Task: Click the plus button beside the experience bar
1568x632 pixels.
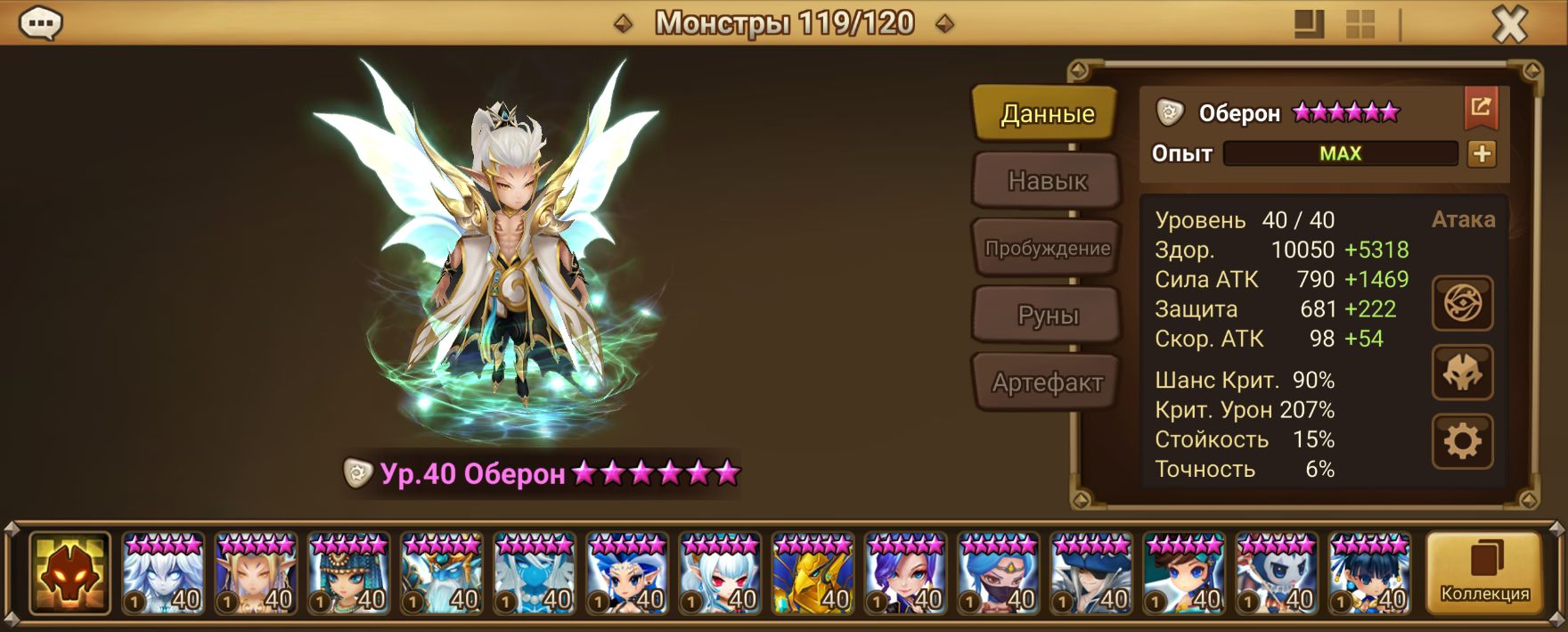Action: pos(1482,153)
